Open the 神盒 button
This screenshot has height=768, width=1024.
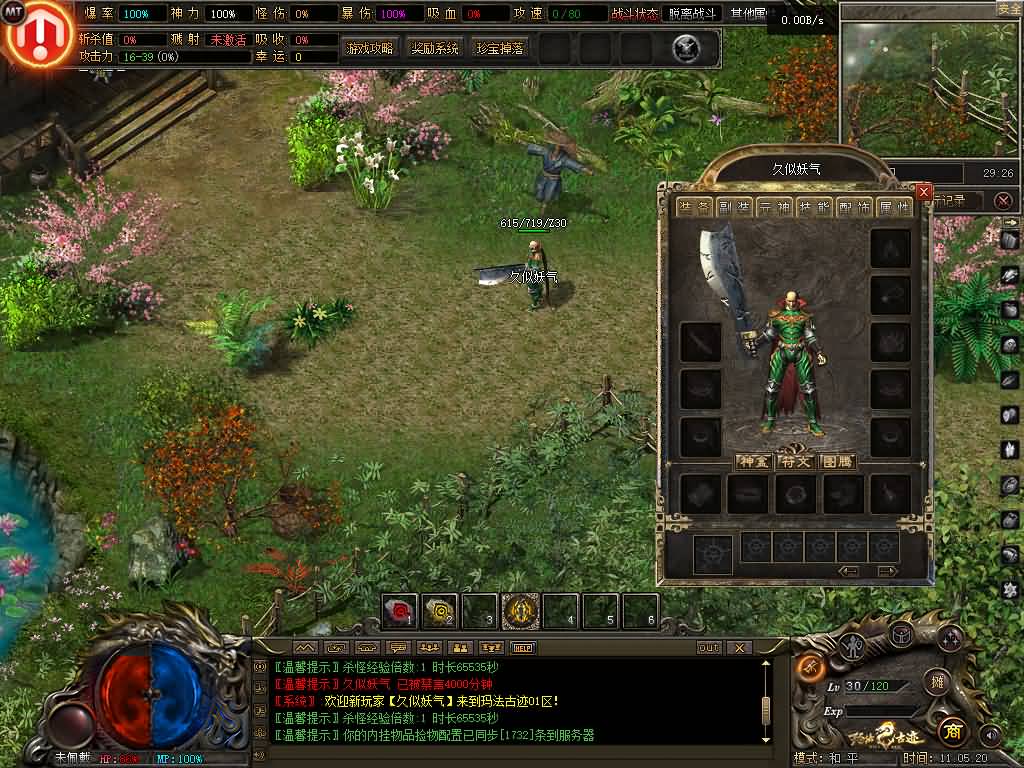coord(753,462)
